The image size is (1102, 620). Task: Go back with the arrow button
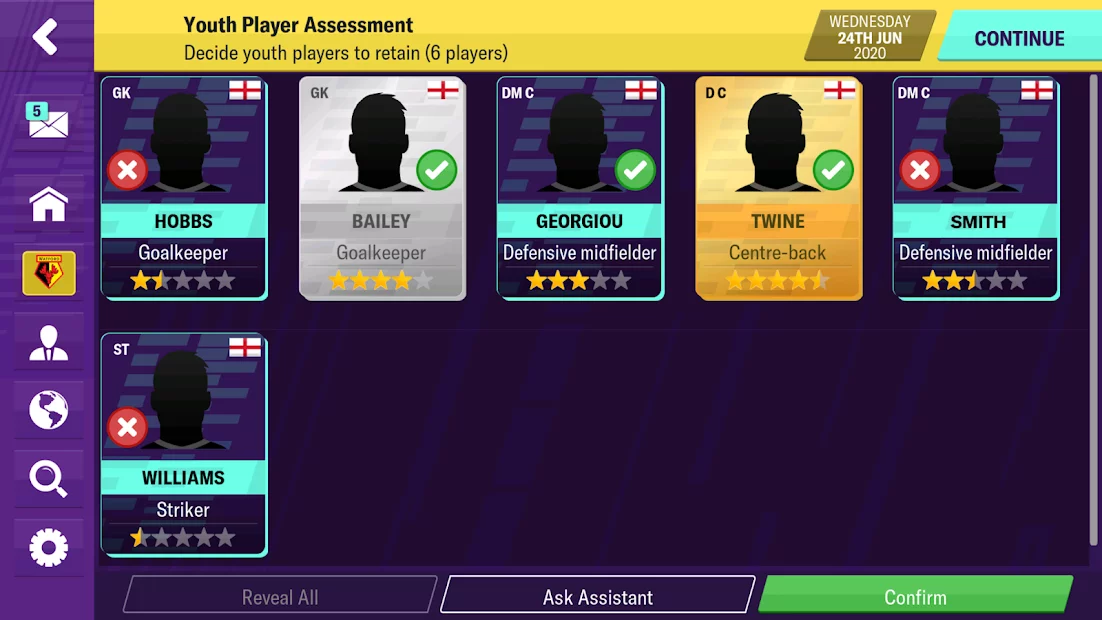coord(45,37)
